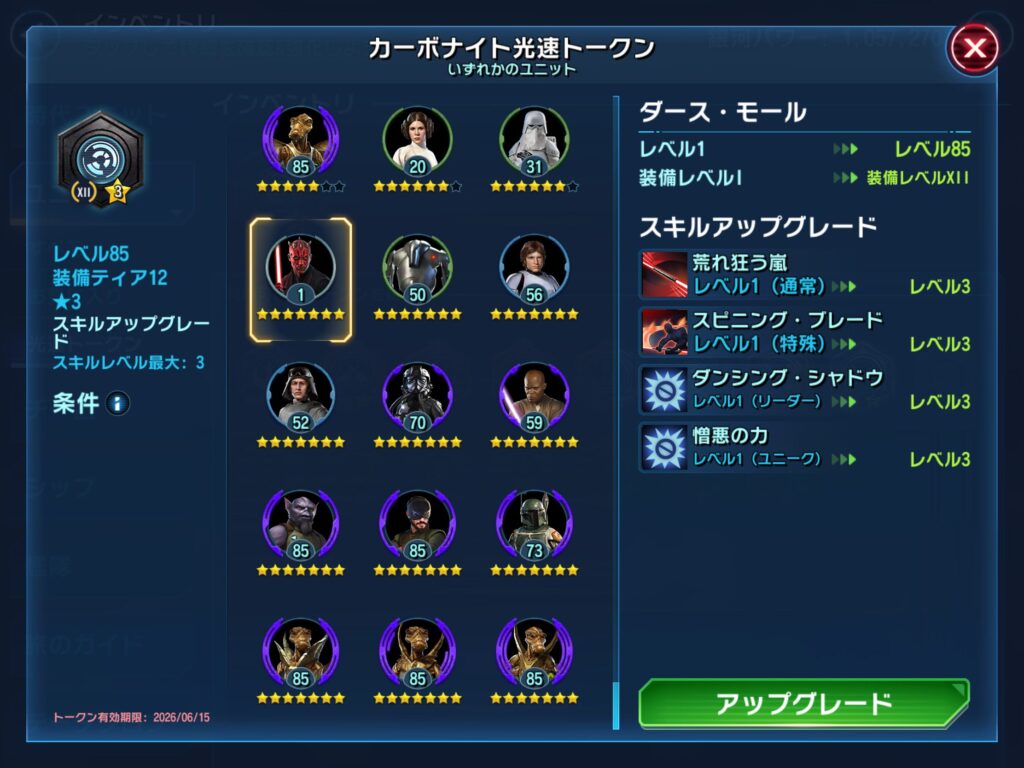The height and width of the screenshot is (768, 1024).
Task: Choose the level 73 Boba Fett unit
Action: tap(534, 525)
